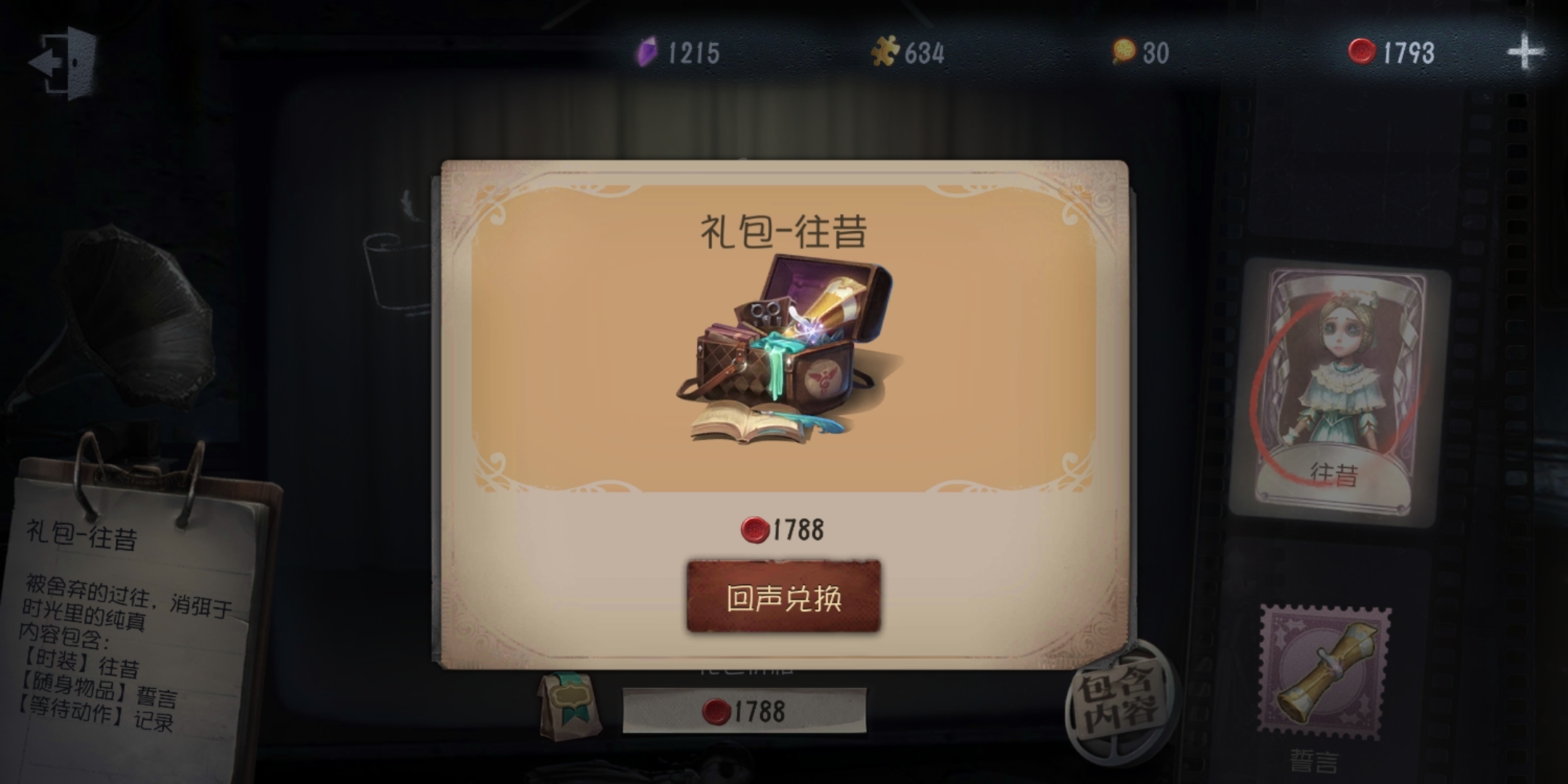Viewport: 1568px width, 784px height.
Task: Click the 1215 crystal balance display
Action: coord(691,52)
